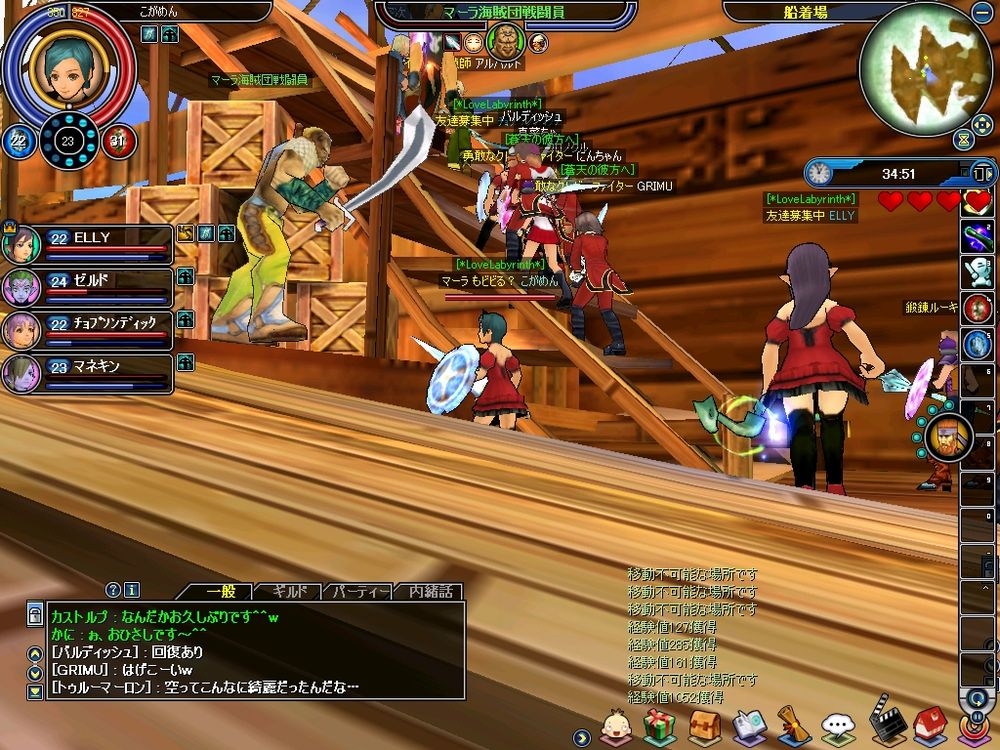Open the chat help question mark

click(113, 590)
